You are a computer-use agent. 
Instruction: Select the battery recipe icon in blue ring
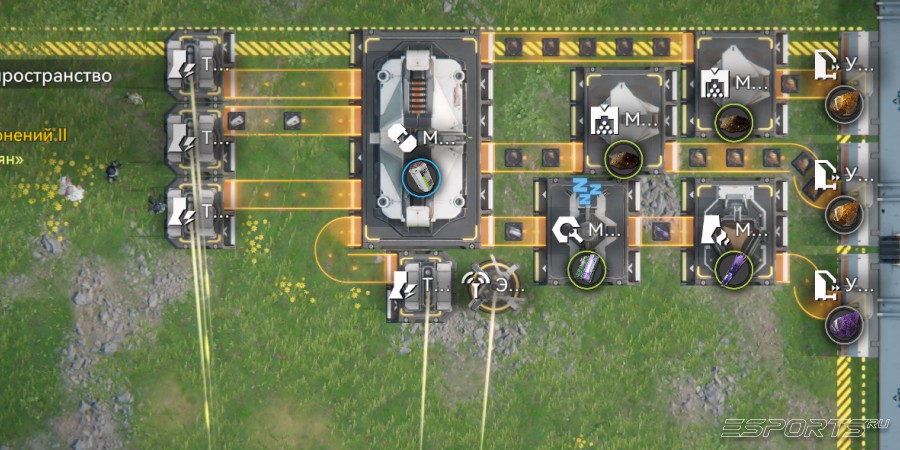pyautogui.click(x=420, y=179)
